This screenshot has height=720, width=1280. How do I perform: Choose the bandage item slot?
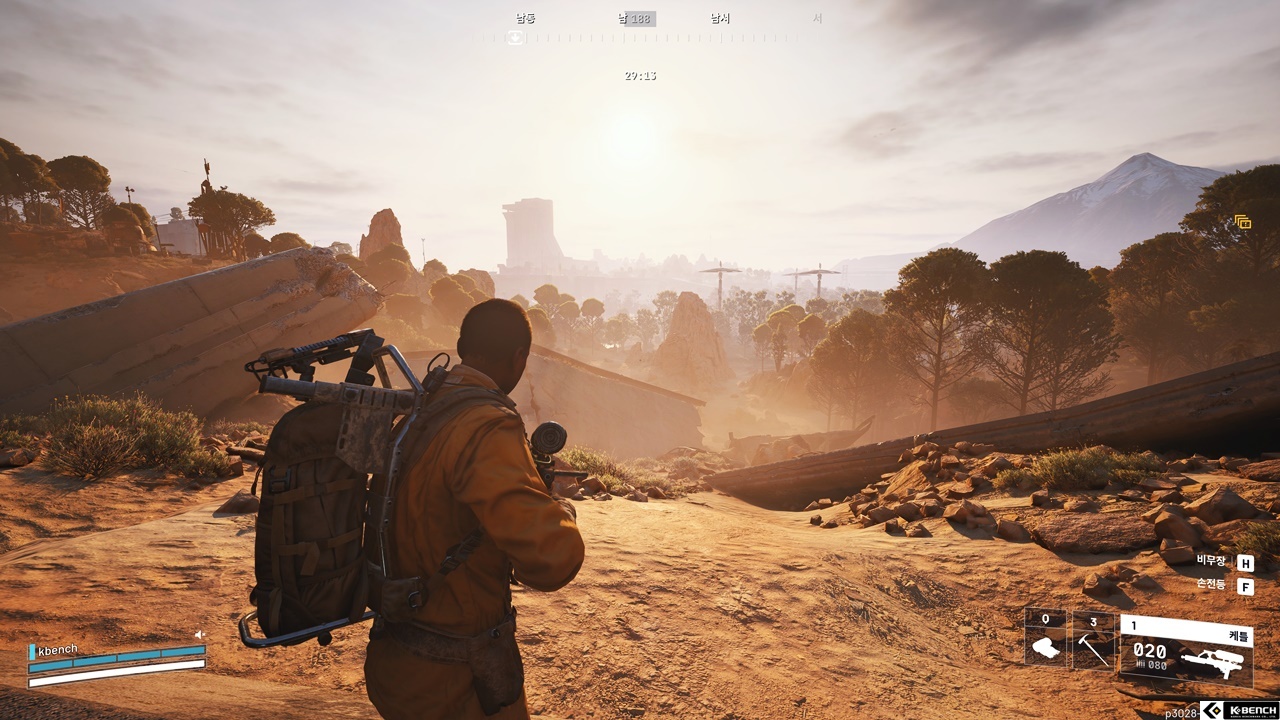[1045, 639]
